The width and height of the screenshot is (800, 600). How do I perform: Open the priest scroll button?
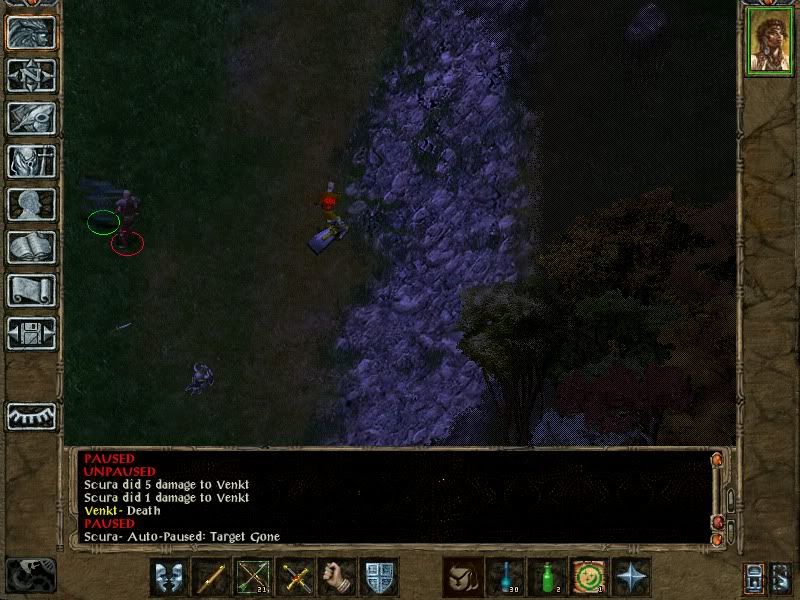click(x=32, y=290)
